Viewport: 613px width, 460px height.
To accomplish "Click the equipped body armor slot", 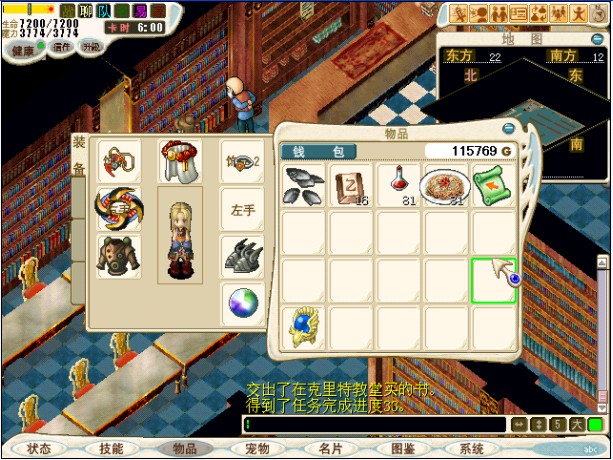I will click(x=118, y=256).
